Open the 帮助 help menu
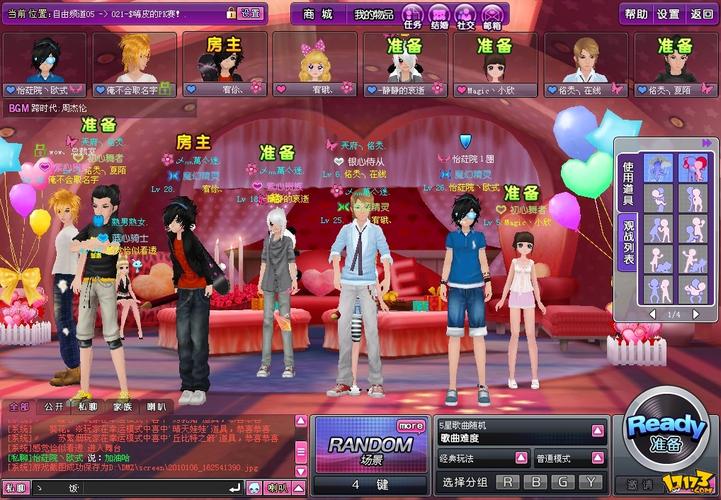 pyautogui.click(x=636, y=14)
